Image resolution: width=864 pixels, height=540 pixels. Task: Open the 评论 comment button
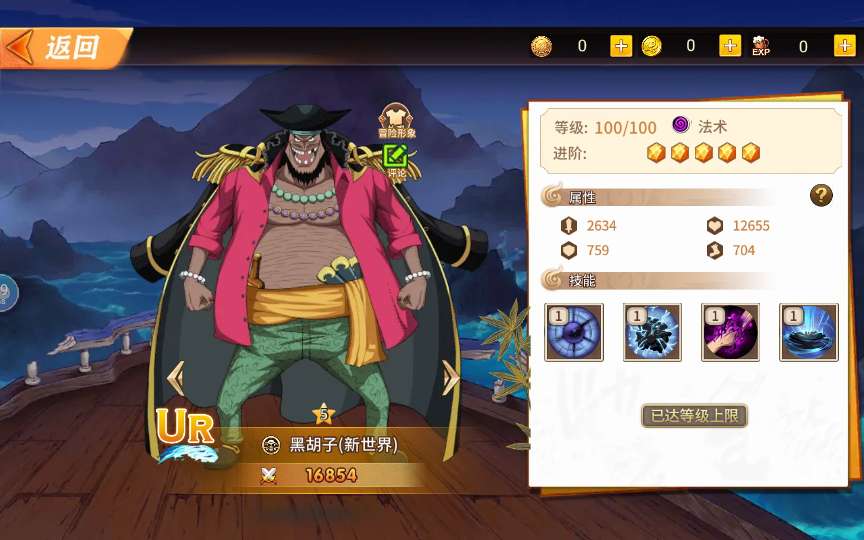(x=396, y=160)
